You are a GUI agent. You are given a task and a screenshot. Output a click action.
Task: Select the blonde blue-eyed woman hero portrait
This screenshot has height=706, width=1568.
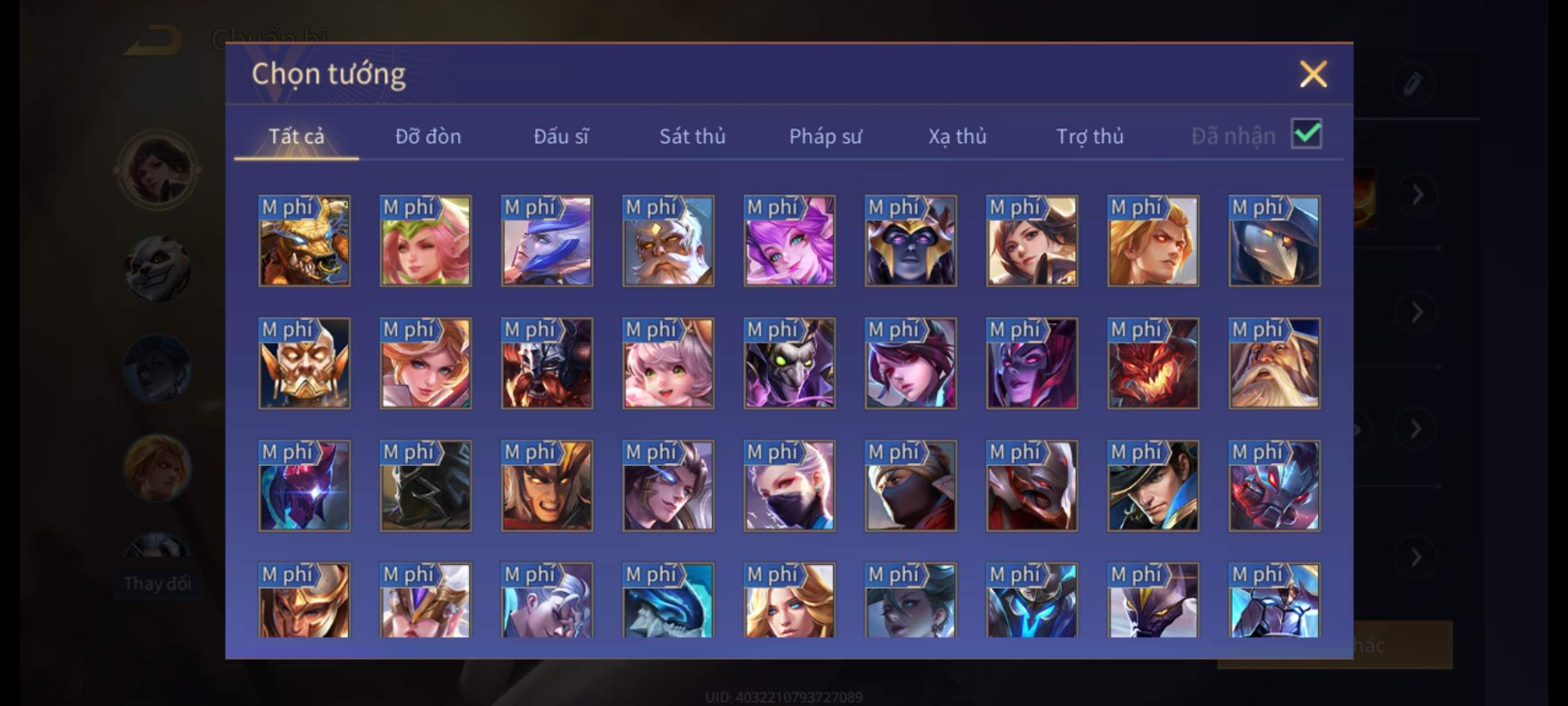pyautogui.click(x=789, y=601)
